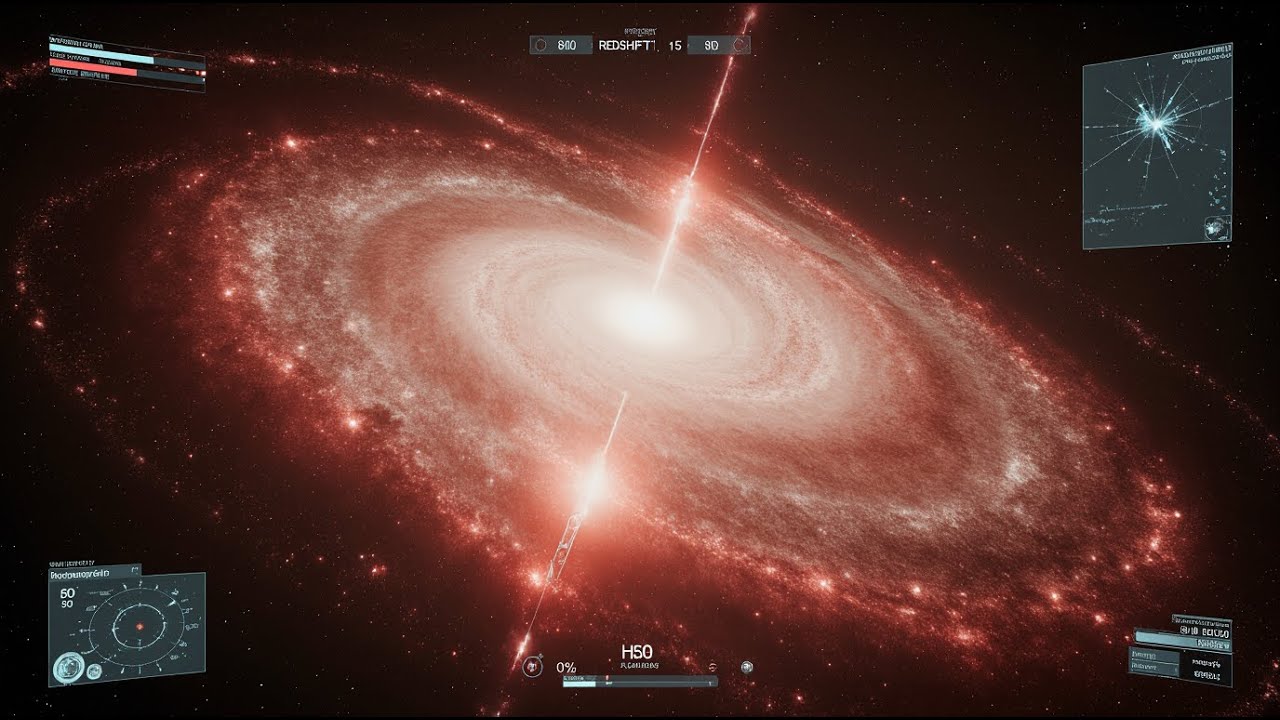The image size is (1280, 720).
Task: Click the circle icon at the REDSHIFT bar's right end
Action: click(x=738, y=45)
